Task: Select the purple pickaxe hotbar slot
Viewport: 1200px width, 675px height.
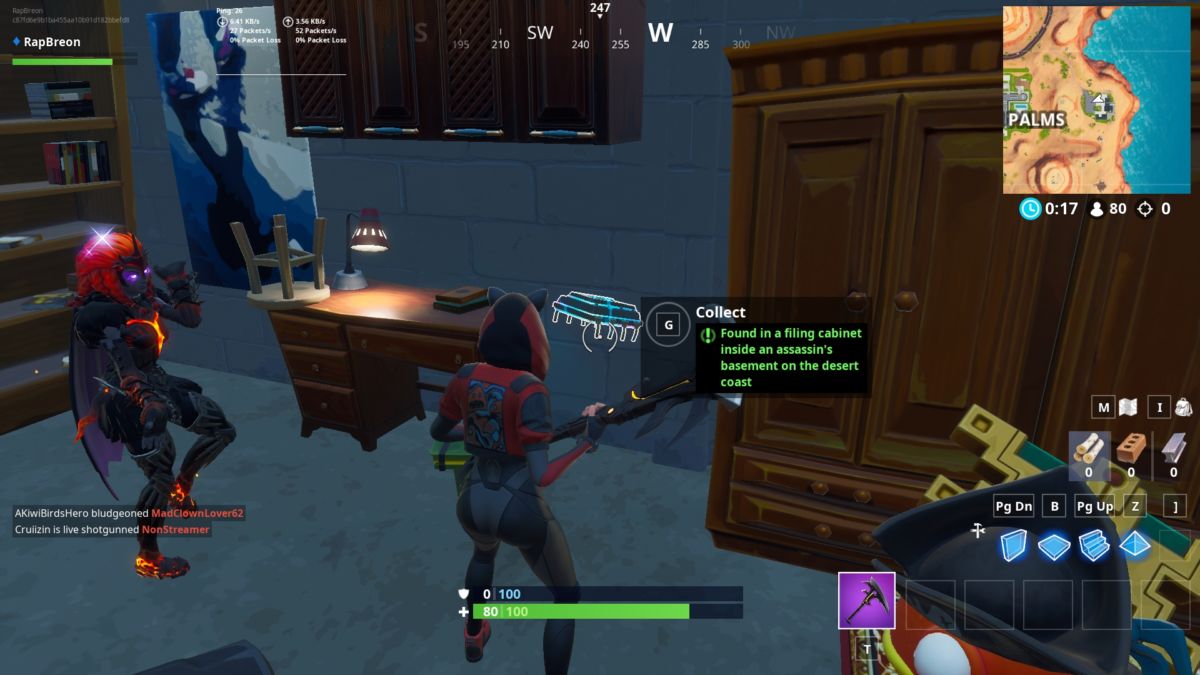Action: coord(866,600)
